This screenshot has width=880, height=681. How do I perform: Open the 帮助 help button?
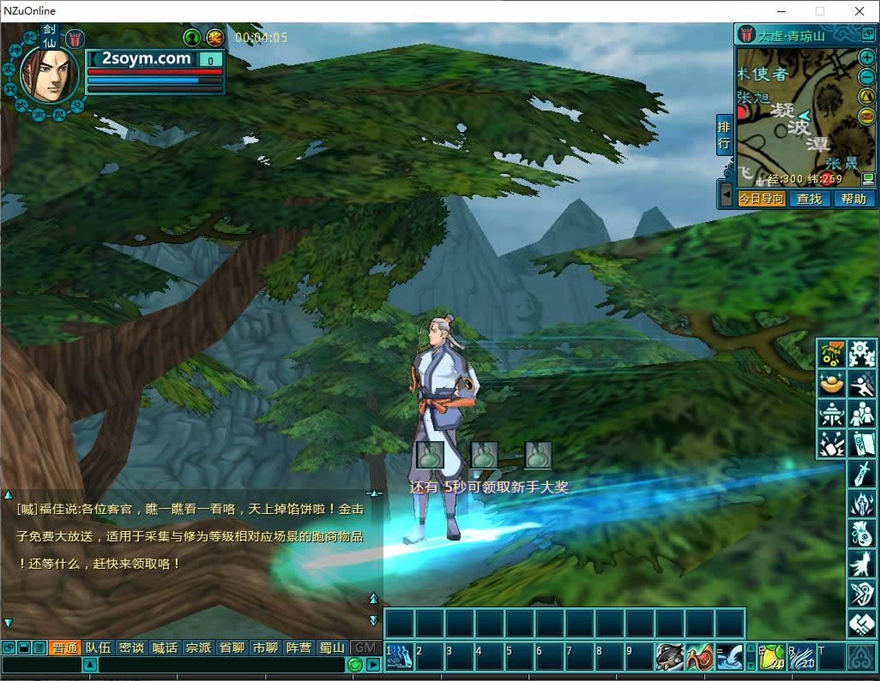[x=853, y=199]
